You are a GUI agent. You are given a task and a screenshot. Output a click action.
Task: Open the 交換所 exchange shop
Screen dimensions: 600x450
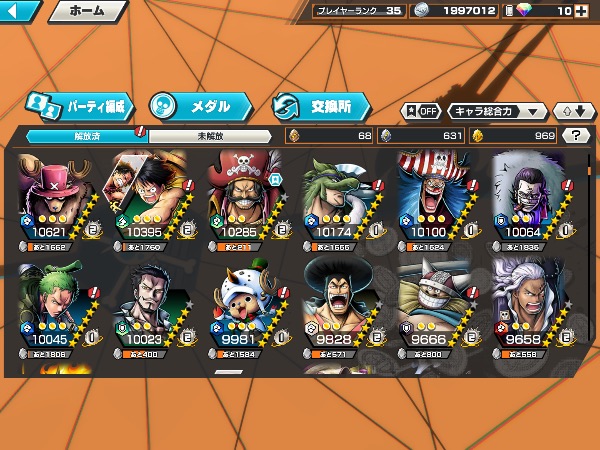point(320,105)
